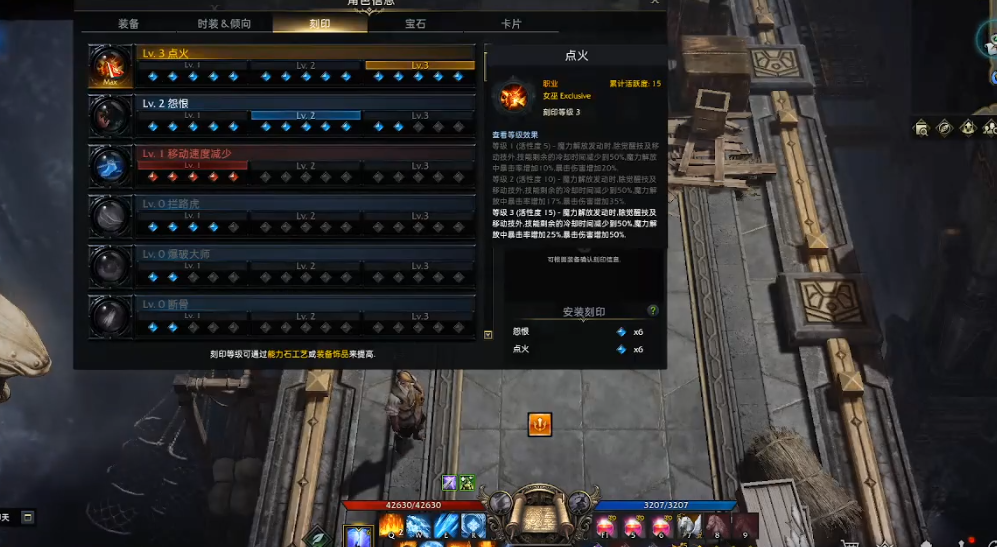Screen dimensions: 997x547
Task: Choose the Lv. 1 移动速度减少 engraving row
Action: click(305, 165)
